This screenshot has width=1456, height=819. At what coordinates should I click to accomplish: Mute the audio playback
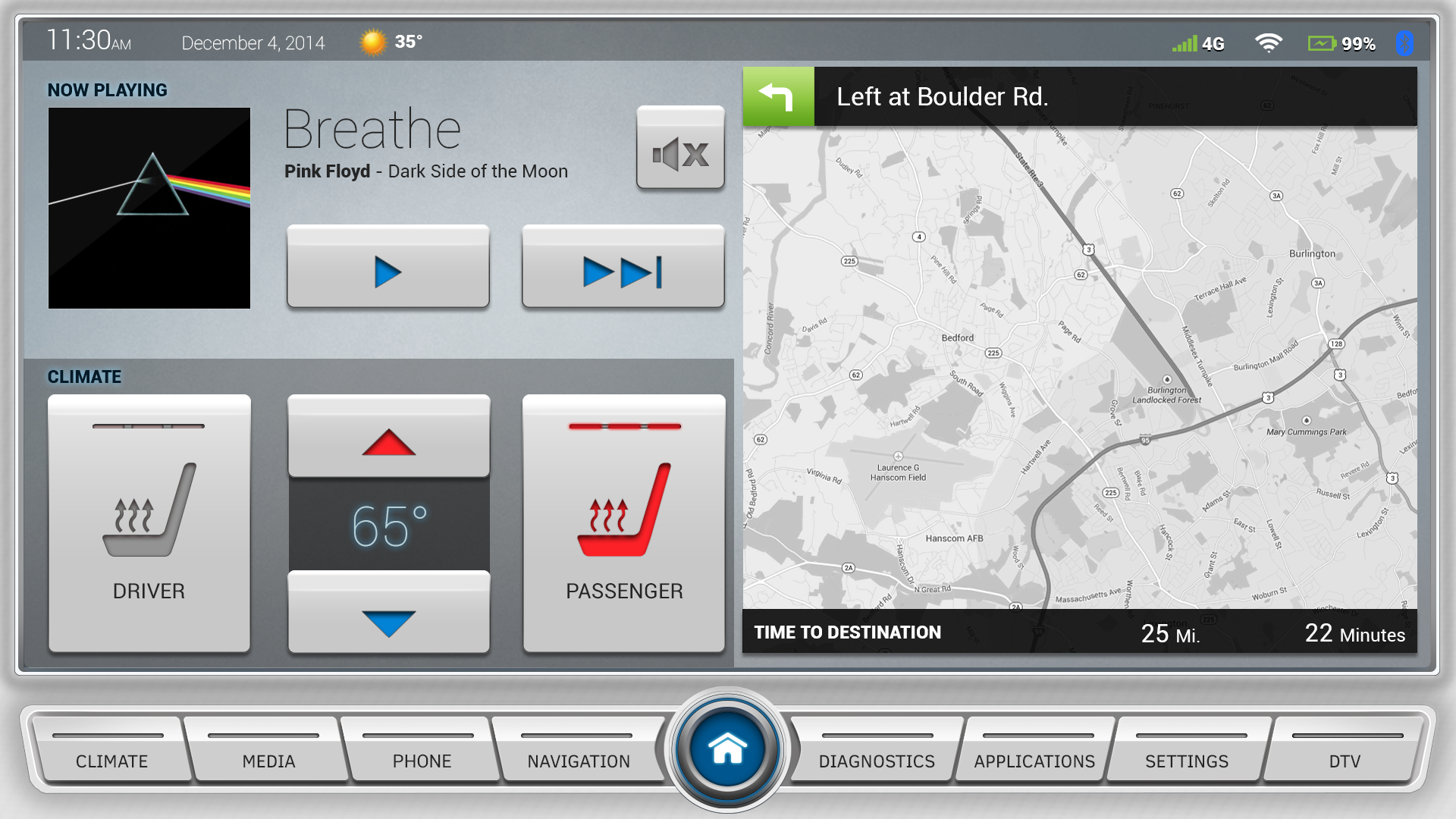[679, 149]
